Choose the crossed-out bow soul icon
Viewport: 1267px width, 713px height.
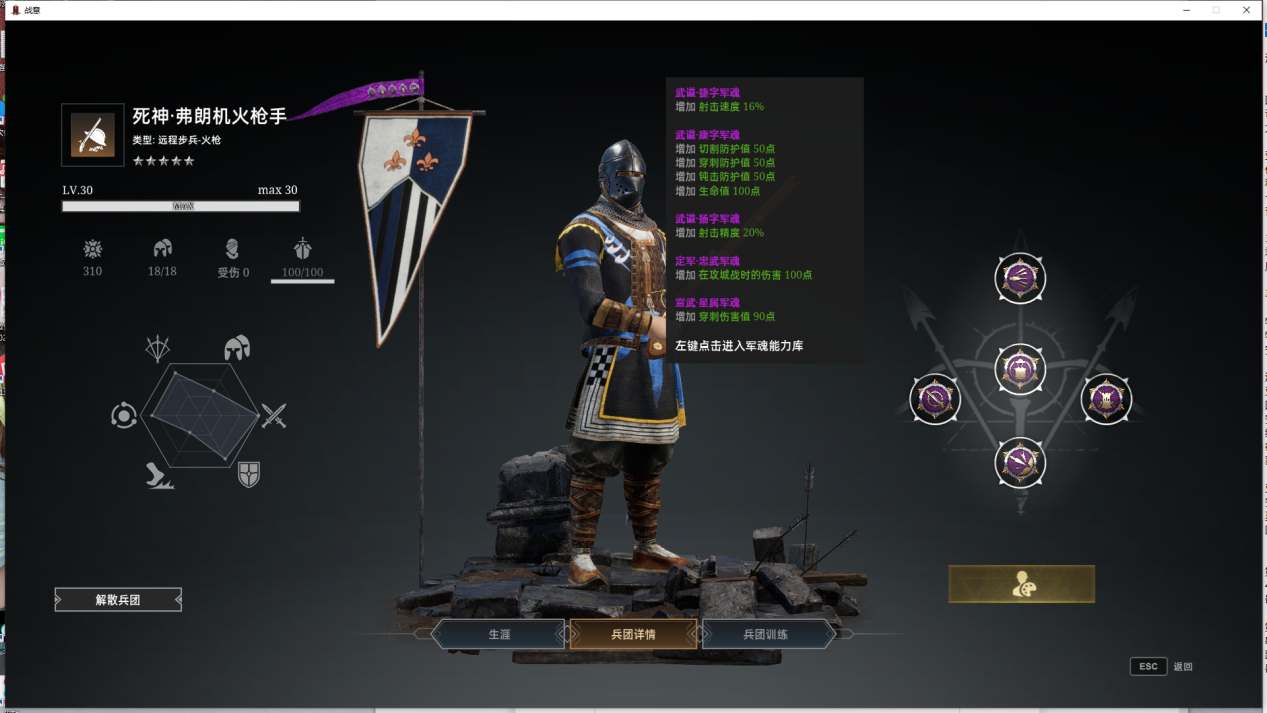935,399
